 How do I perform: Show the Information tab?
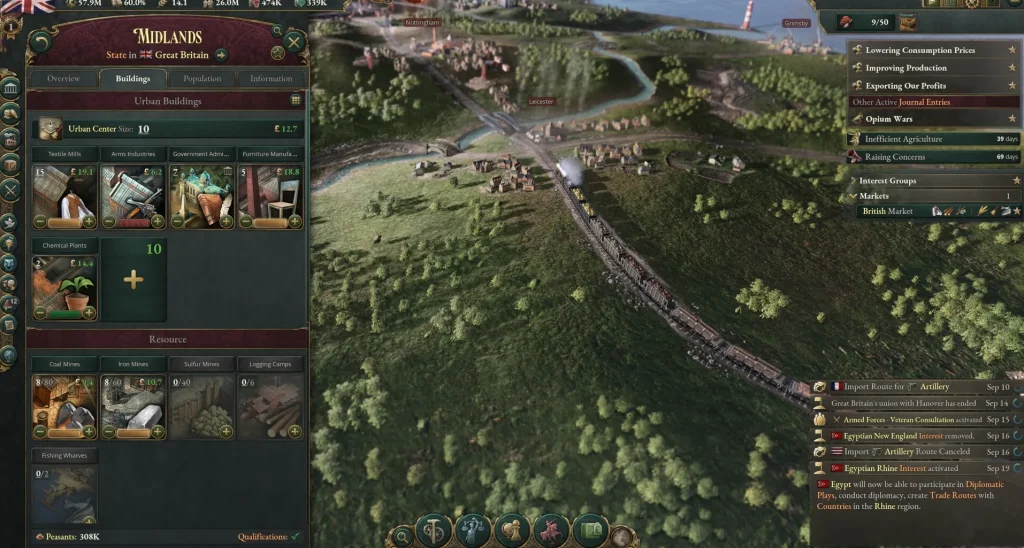tap(271, 78)
